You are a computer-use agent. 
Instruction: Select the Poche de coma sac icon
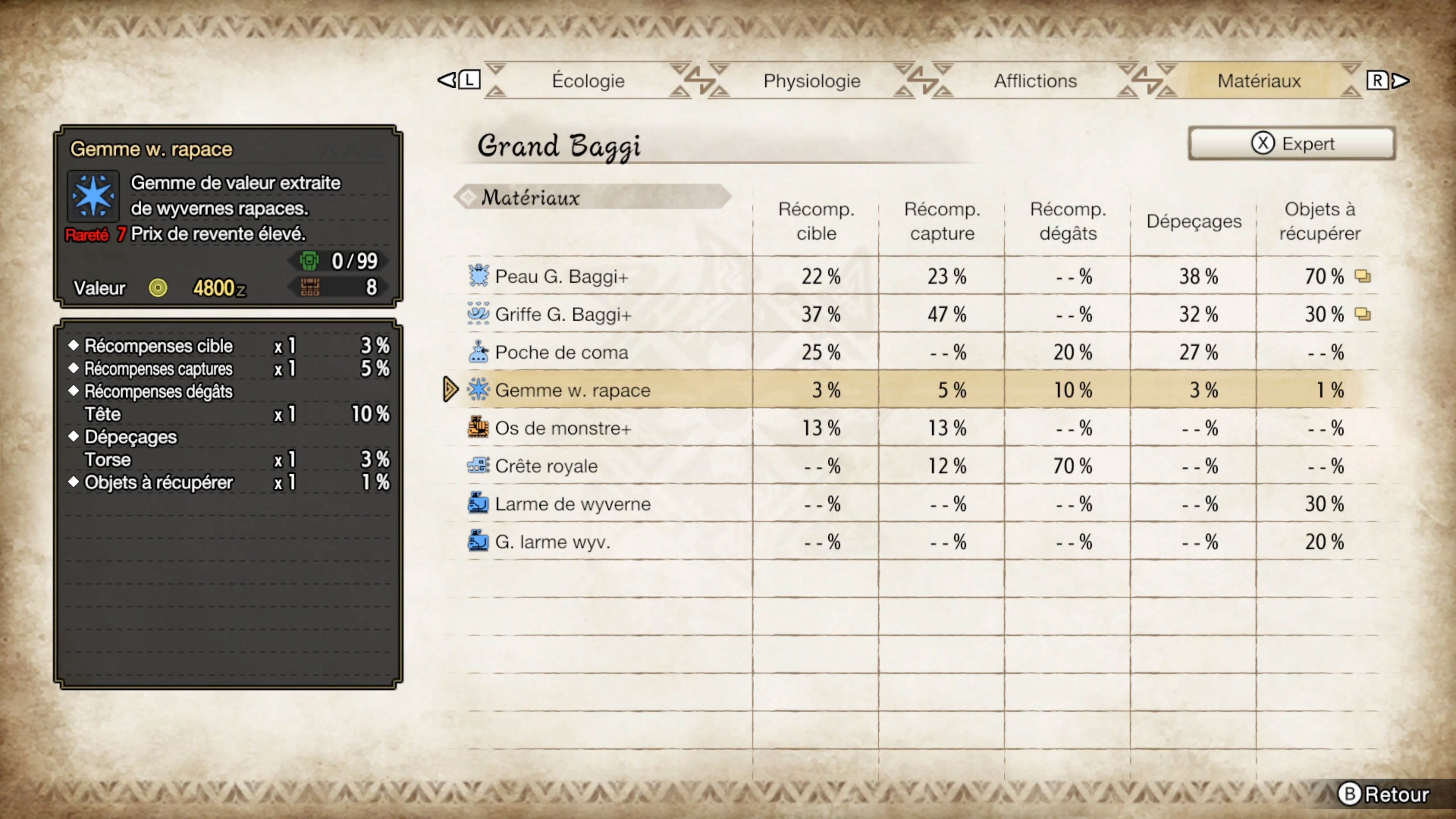click(478, 351)
